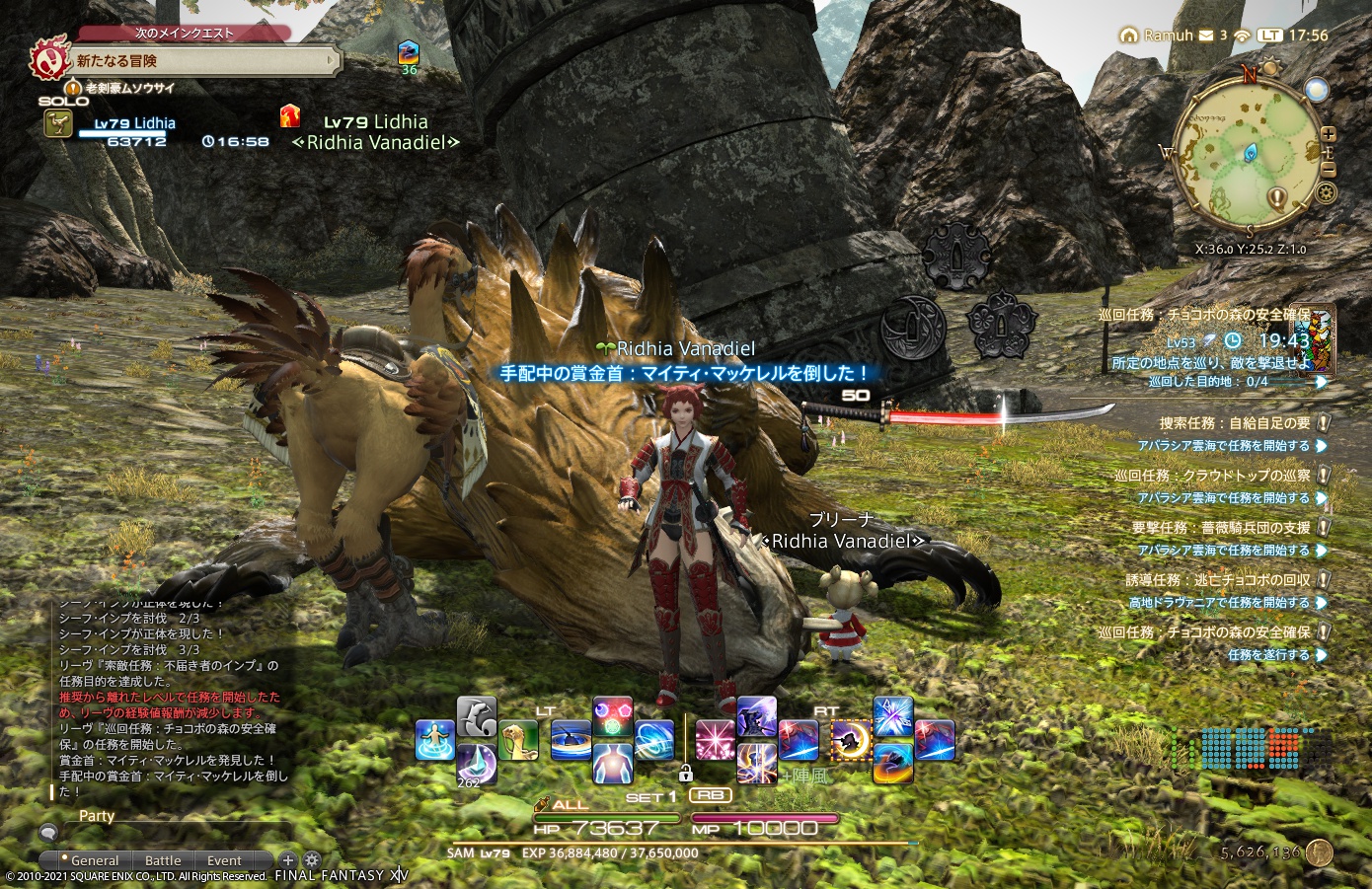Click the plus button to add a chat tab
The image size is (1372, 889).
288,860
